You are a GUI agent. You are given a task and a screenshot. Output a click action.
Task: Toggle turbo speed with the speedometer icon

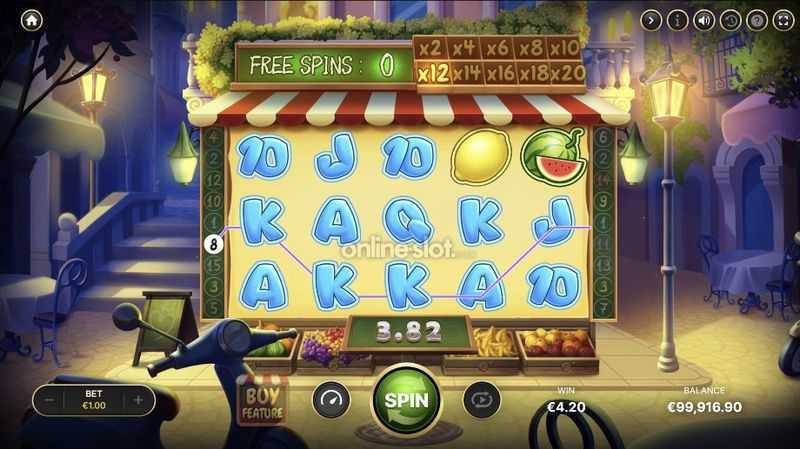point(331,400)
